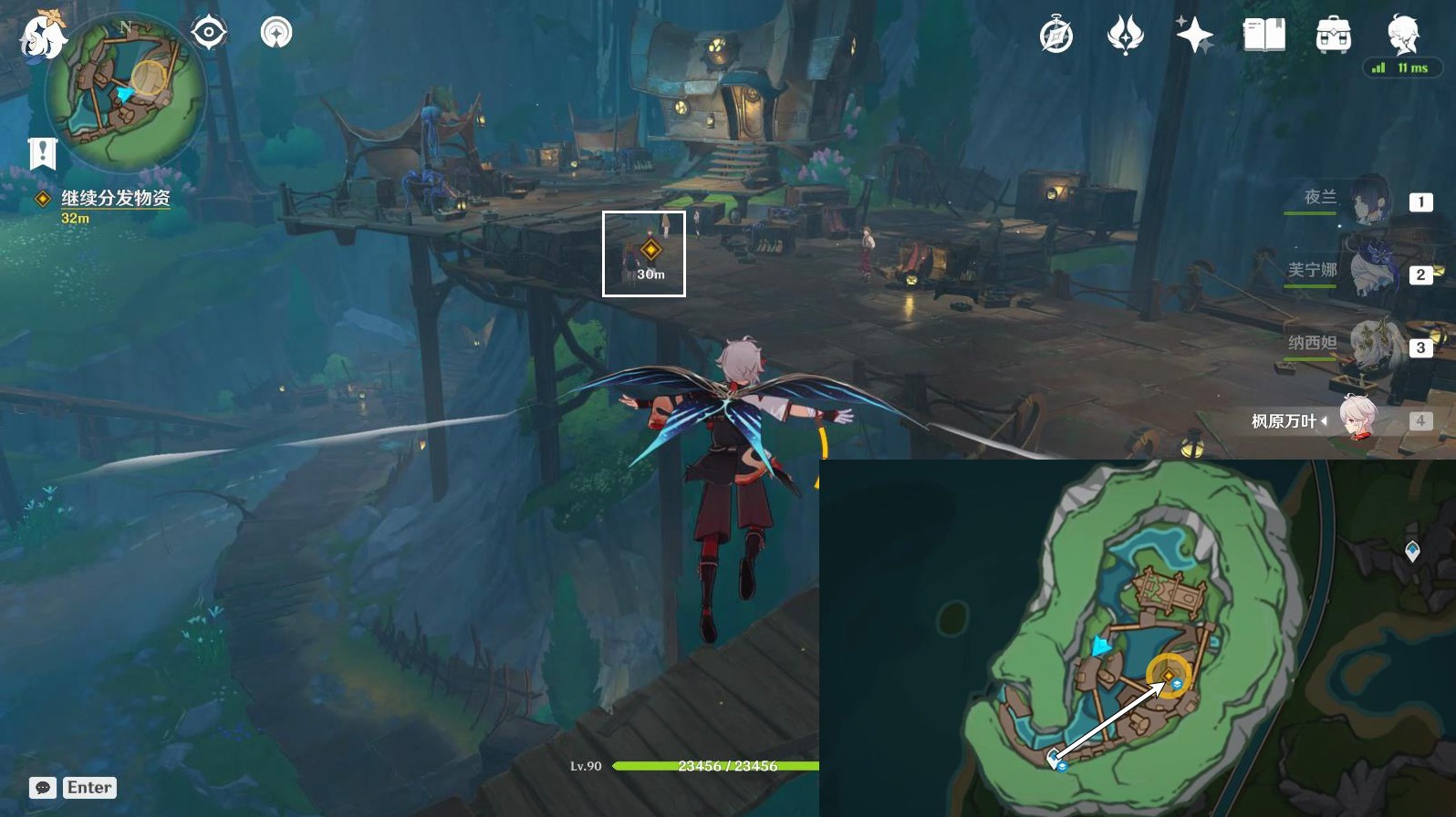Open the quest log exclamation banner

[x=42, y=153]
